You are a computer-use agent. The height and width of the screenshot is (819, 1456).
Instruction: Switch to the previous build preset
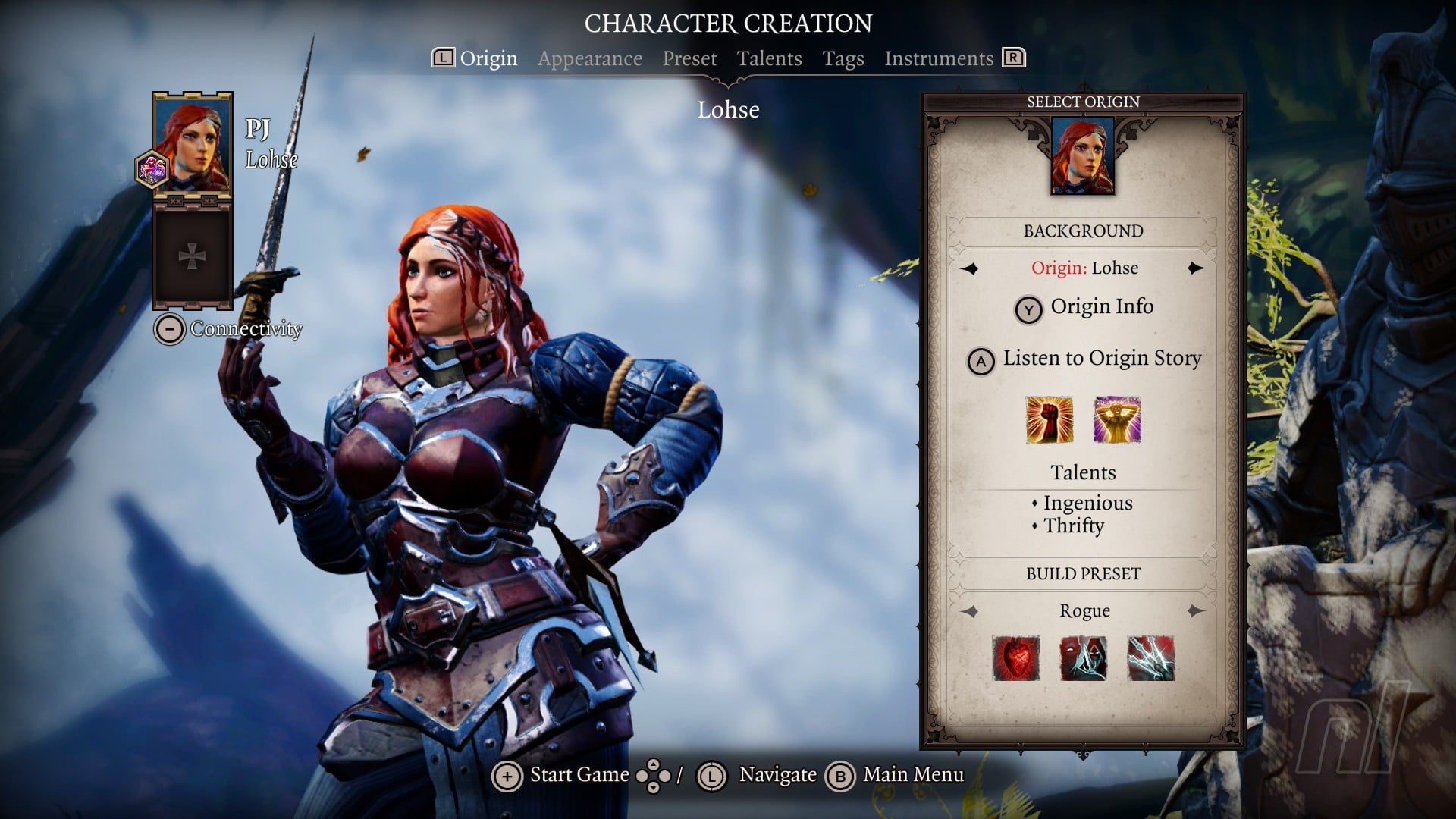click(969, 611)
